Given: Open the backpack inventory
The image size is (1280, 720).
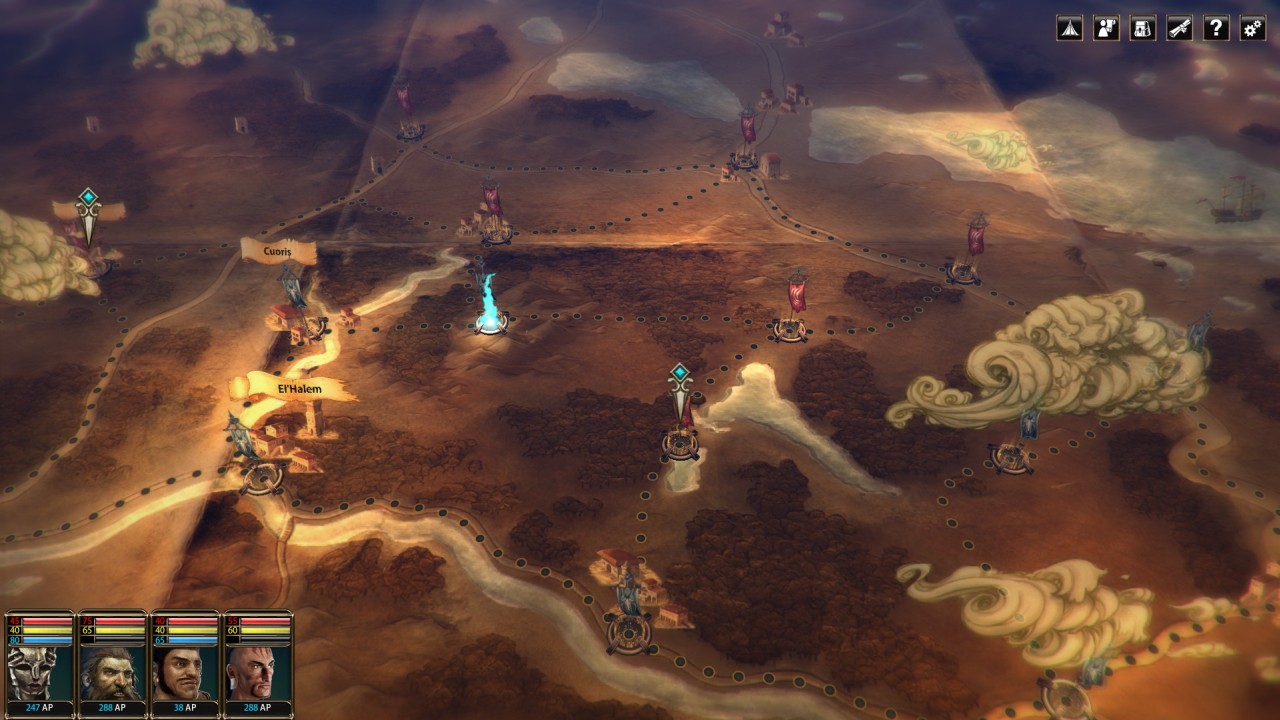Looking at the screenshot, I should 1143,28.
